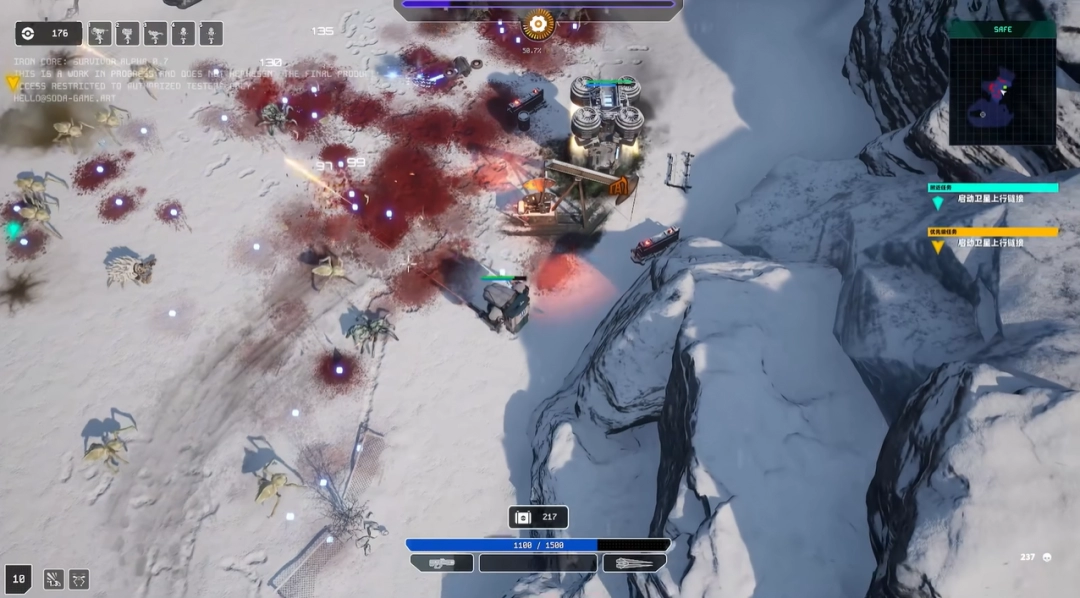Activate the airstrike ability icon
1080x598 pixels.
53,579
